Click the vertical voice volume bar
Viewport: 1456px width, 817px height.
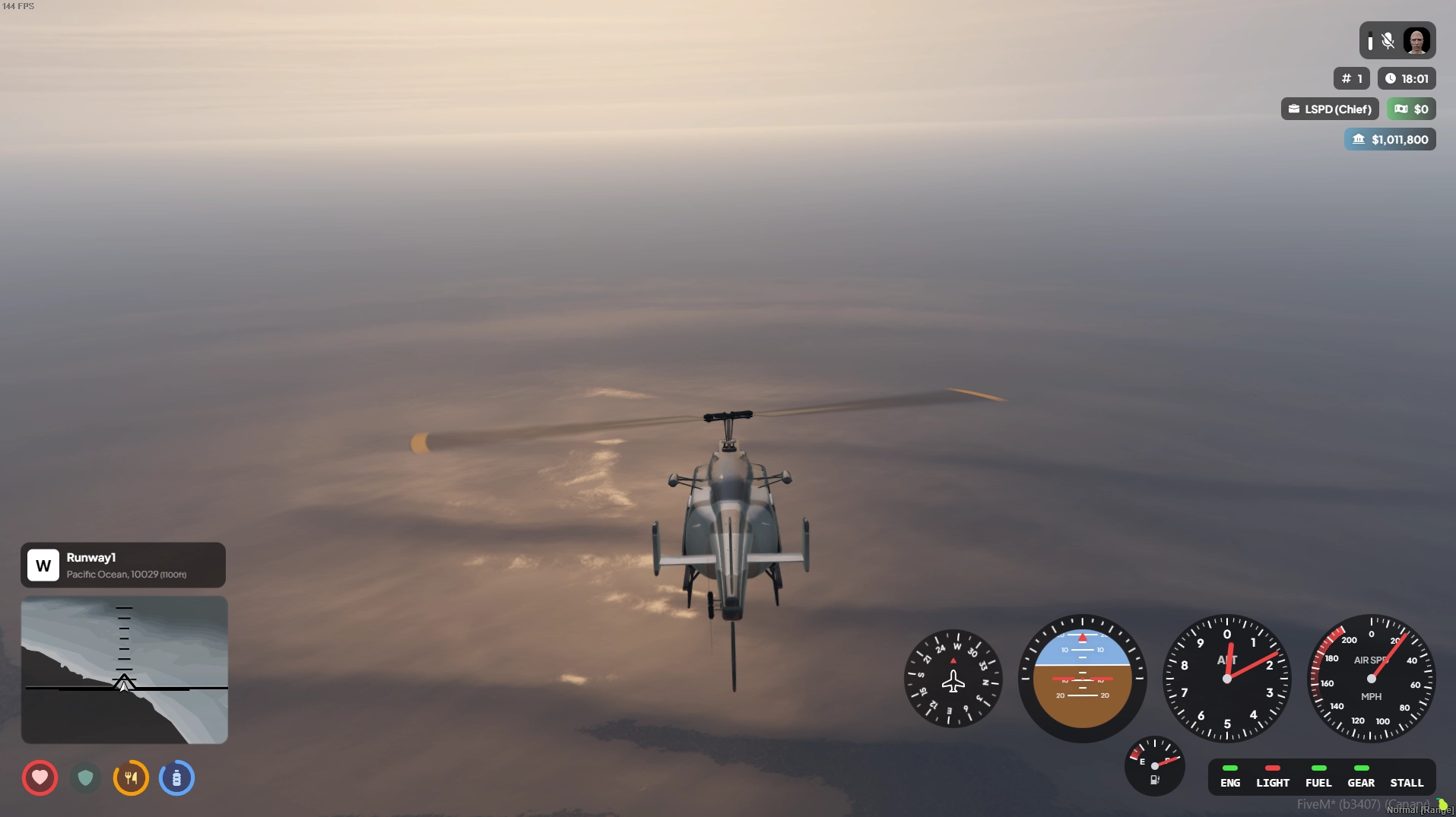point(1371,43)
